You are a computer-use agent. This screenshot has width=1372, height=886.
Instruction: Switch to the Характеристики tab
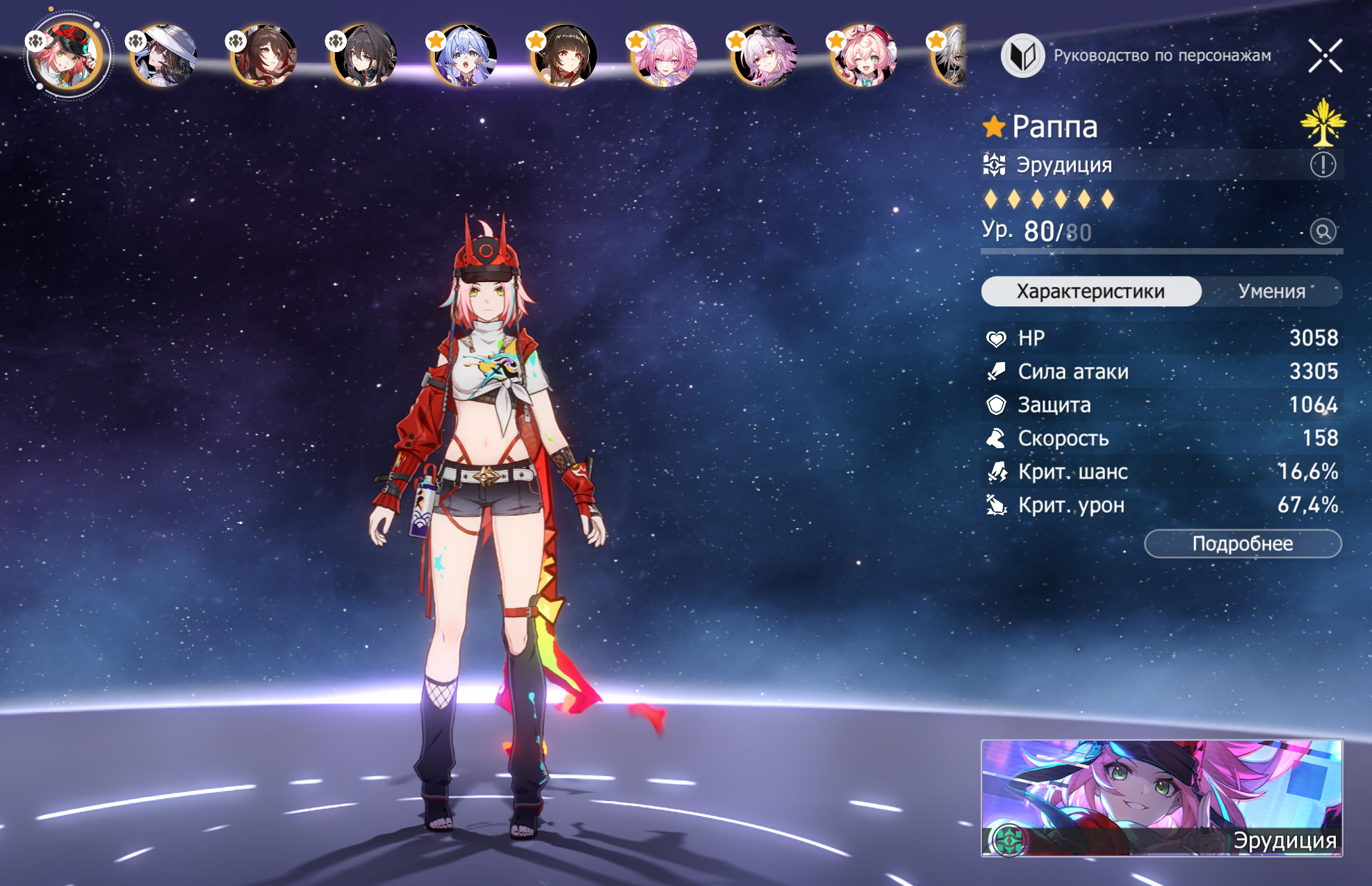(x=1091, y=291)
